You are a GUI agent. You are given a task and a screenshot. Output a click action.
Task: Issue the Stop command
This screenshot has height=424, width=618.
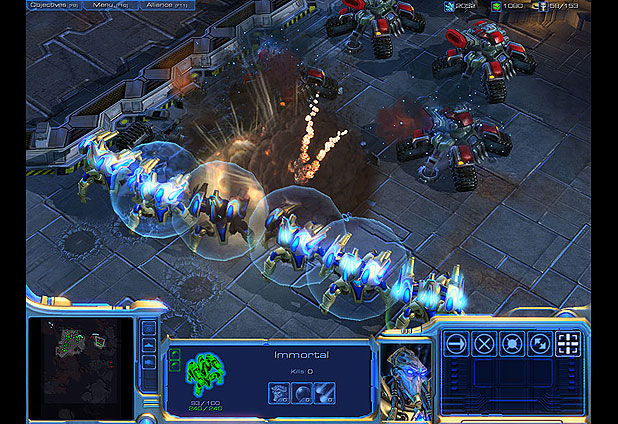484,344
